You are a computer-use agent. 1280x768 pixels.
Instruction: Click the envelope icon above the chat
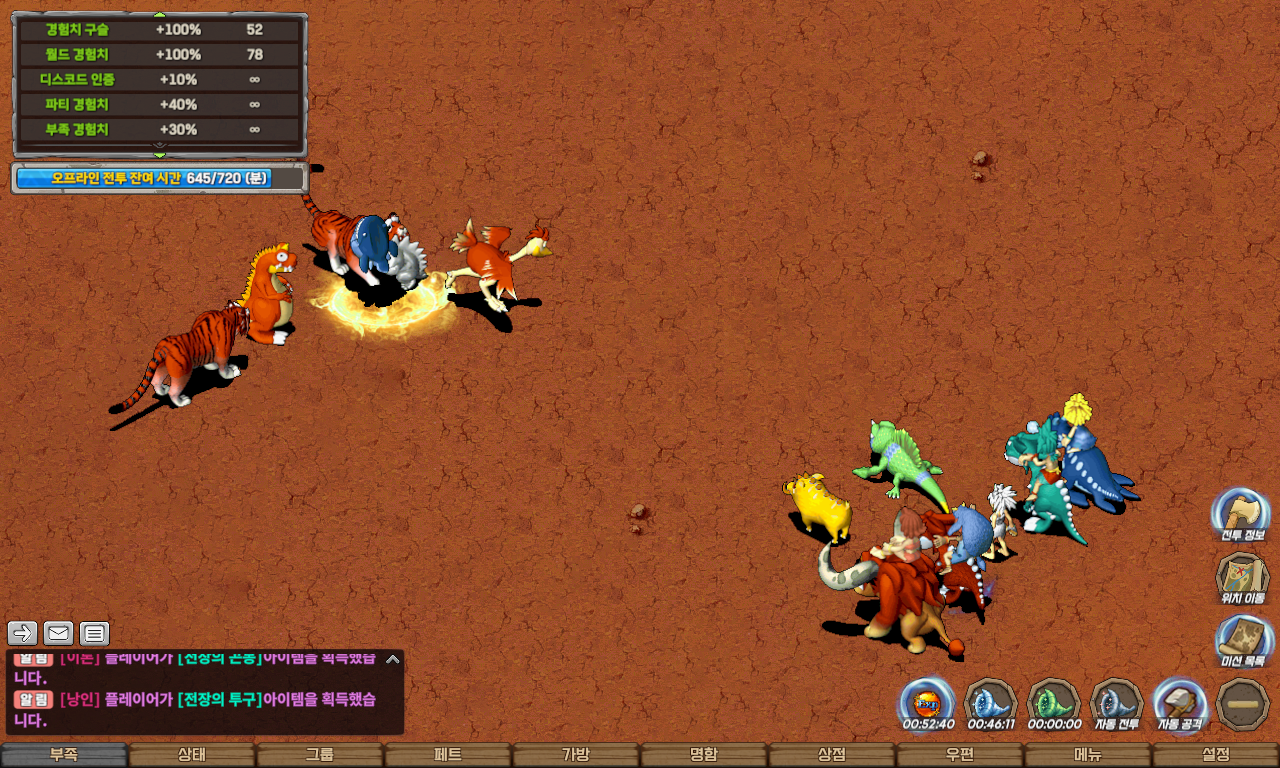click(x=58, y=633)
